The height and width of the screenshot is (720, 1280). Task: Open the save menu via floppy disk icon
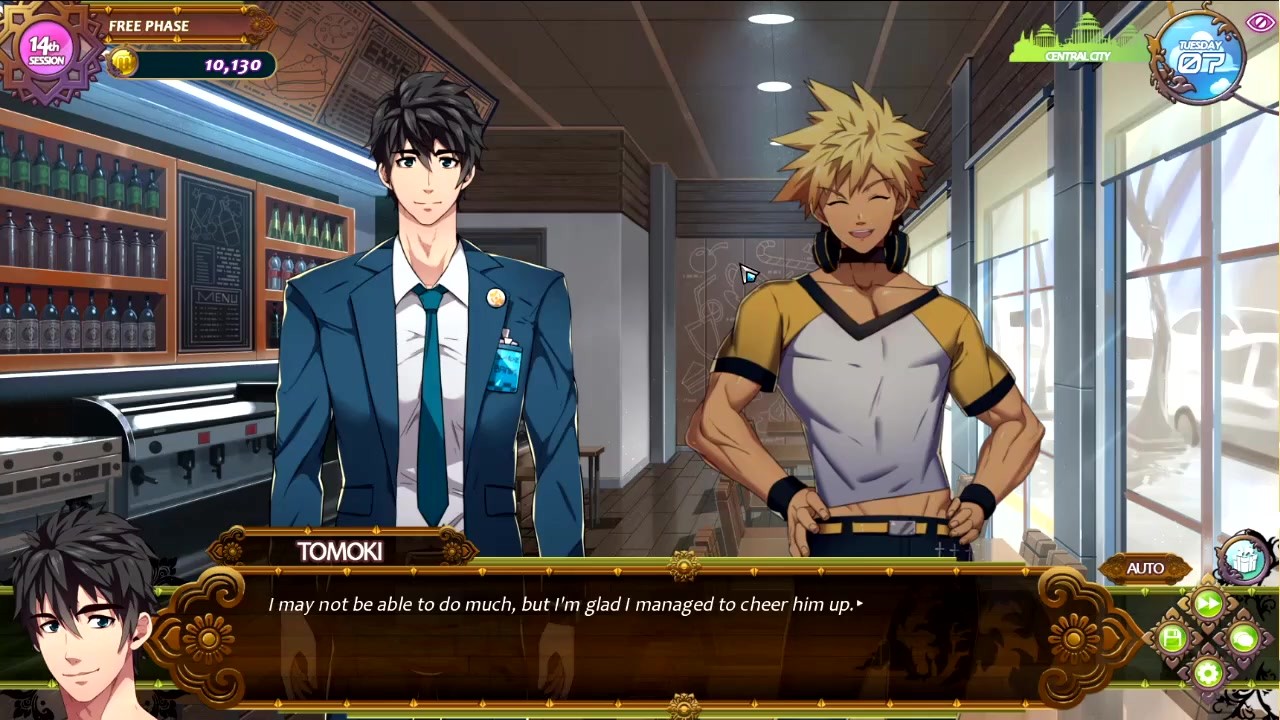(1172, 638)
